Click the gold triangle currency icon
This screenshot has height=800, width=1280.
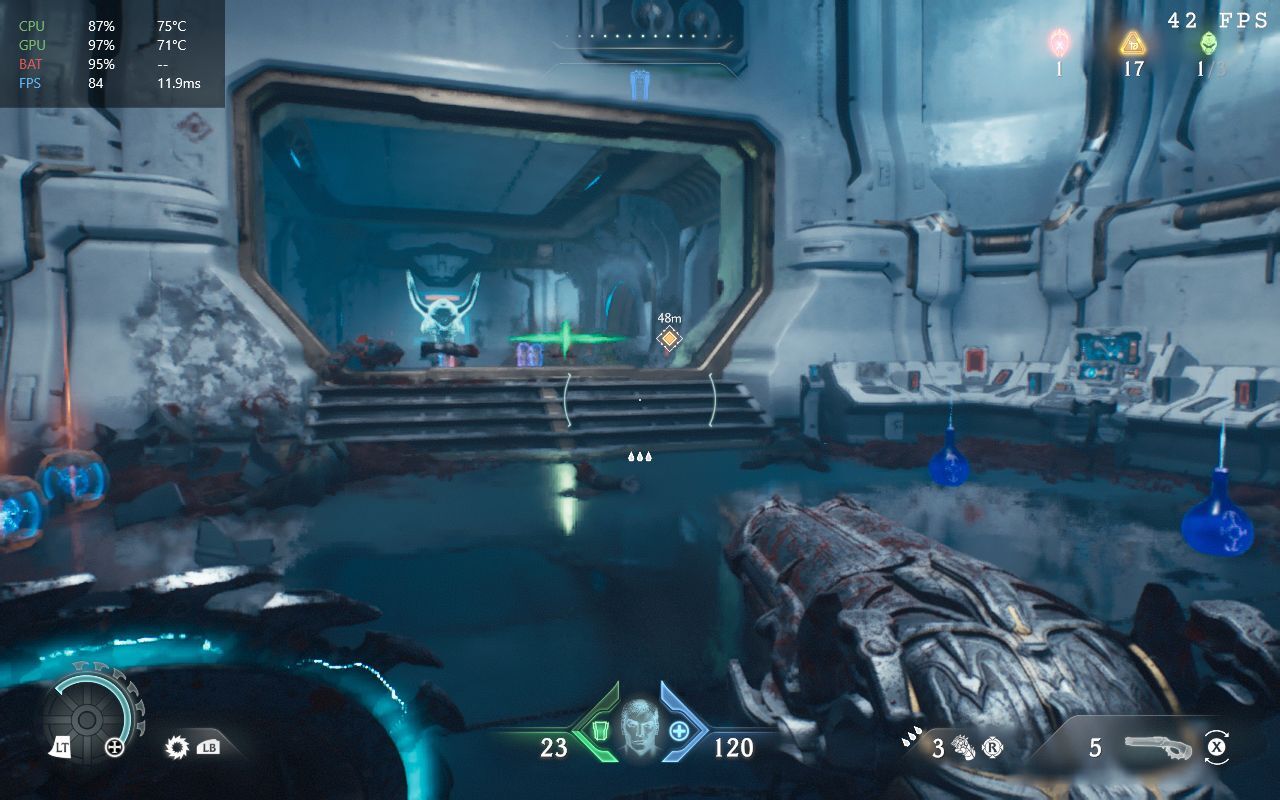[x=1132, y=43]
